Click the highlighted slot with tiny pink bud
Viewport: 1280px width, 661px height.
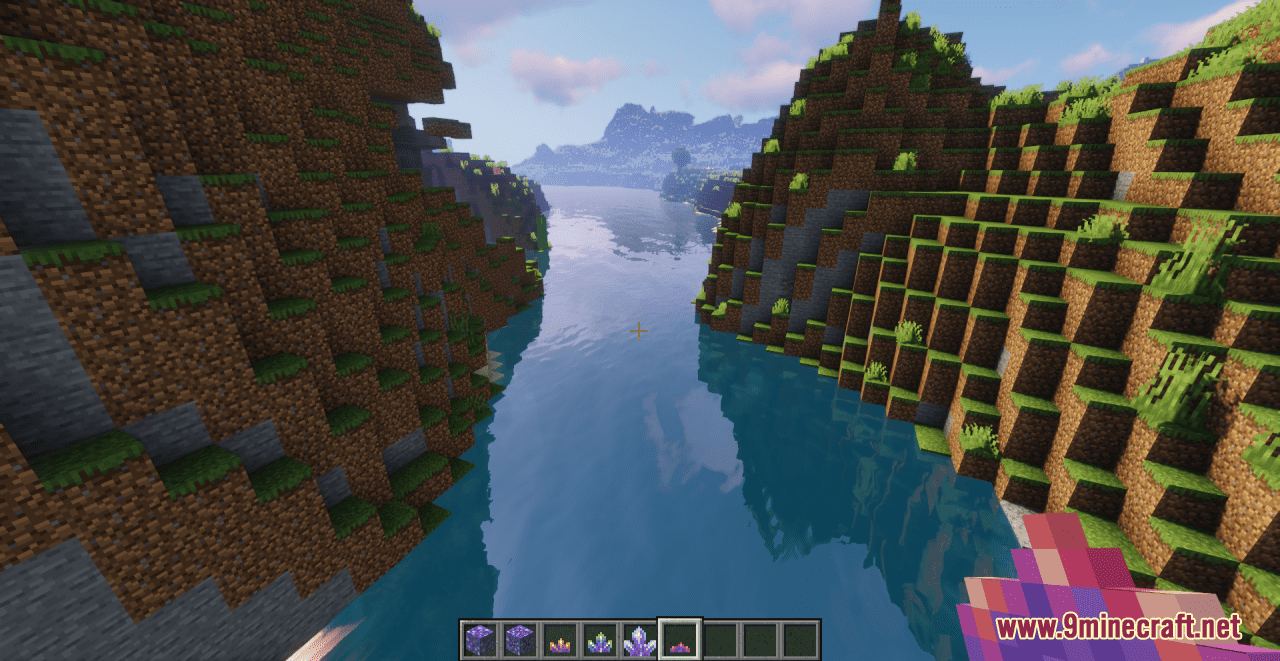(x=680, y=640)
